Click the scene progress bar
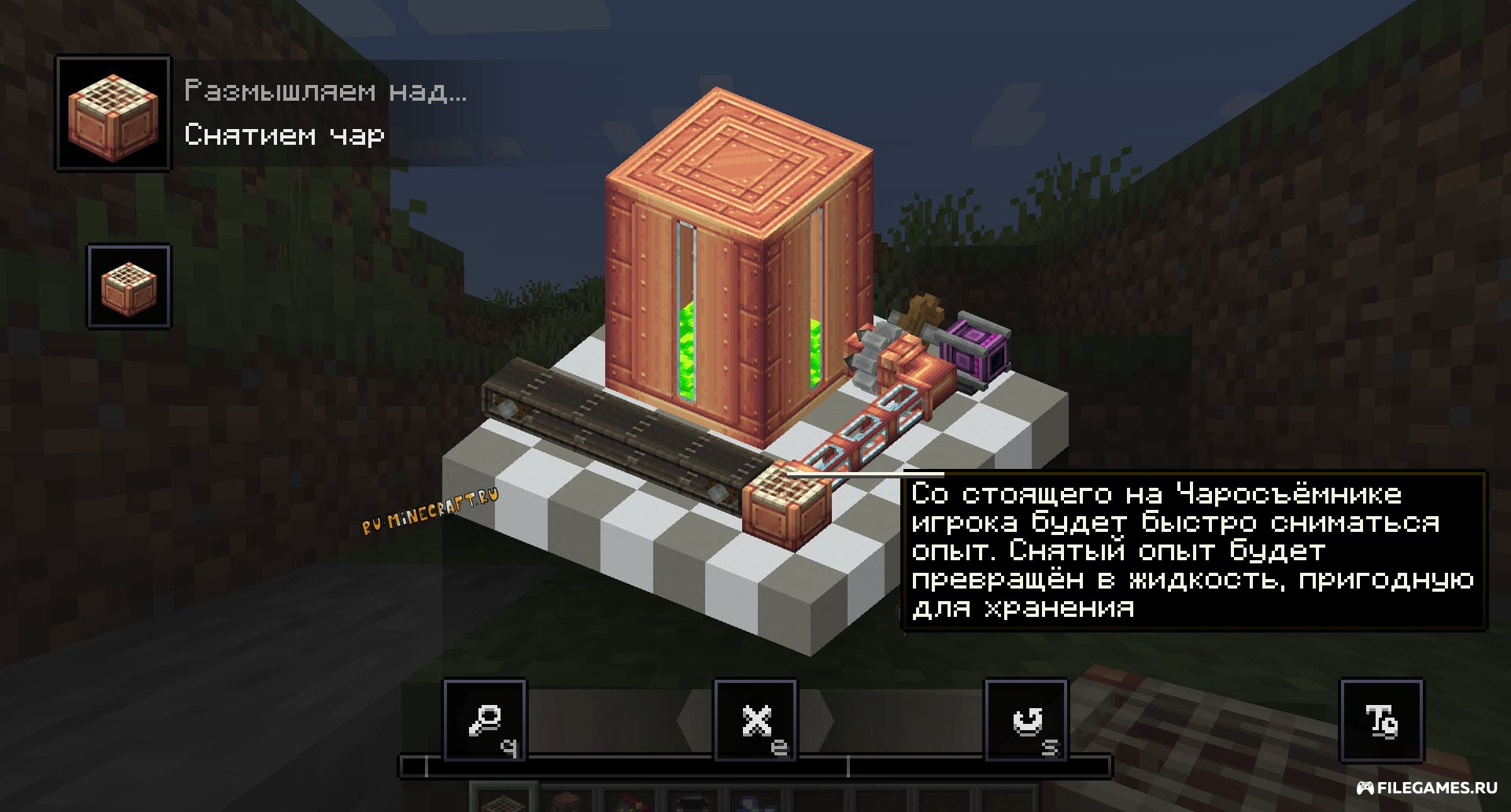1511x812 pixels. click(755, 766)
